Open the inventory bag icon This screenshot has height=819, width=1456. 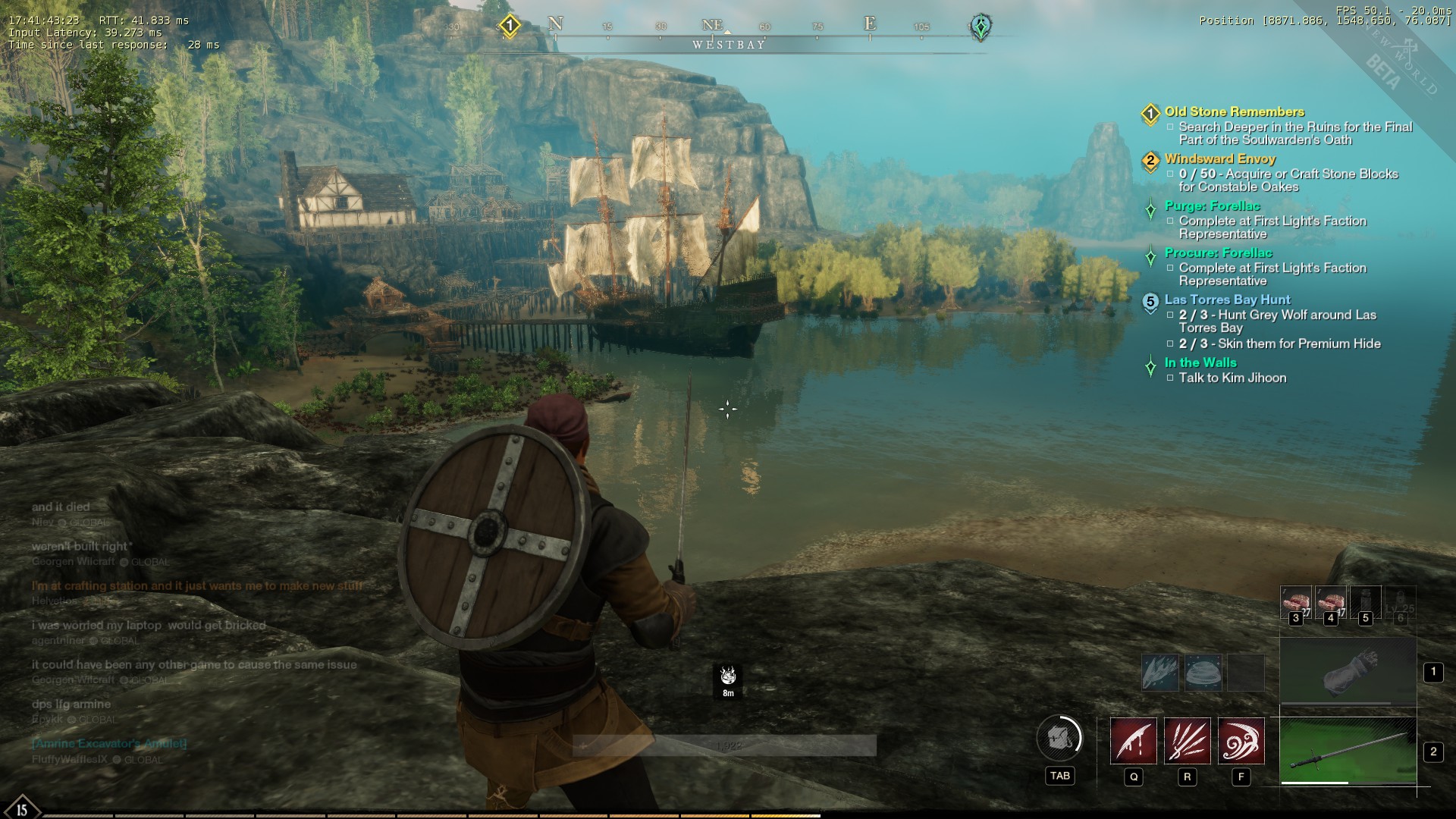pos(1059,737)
